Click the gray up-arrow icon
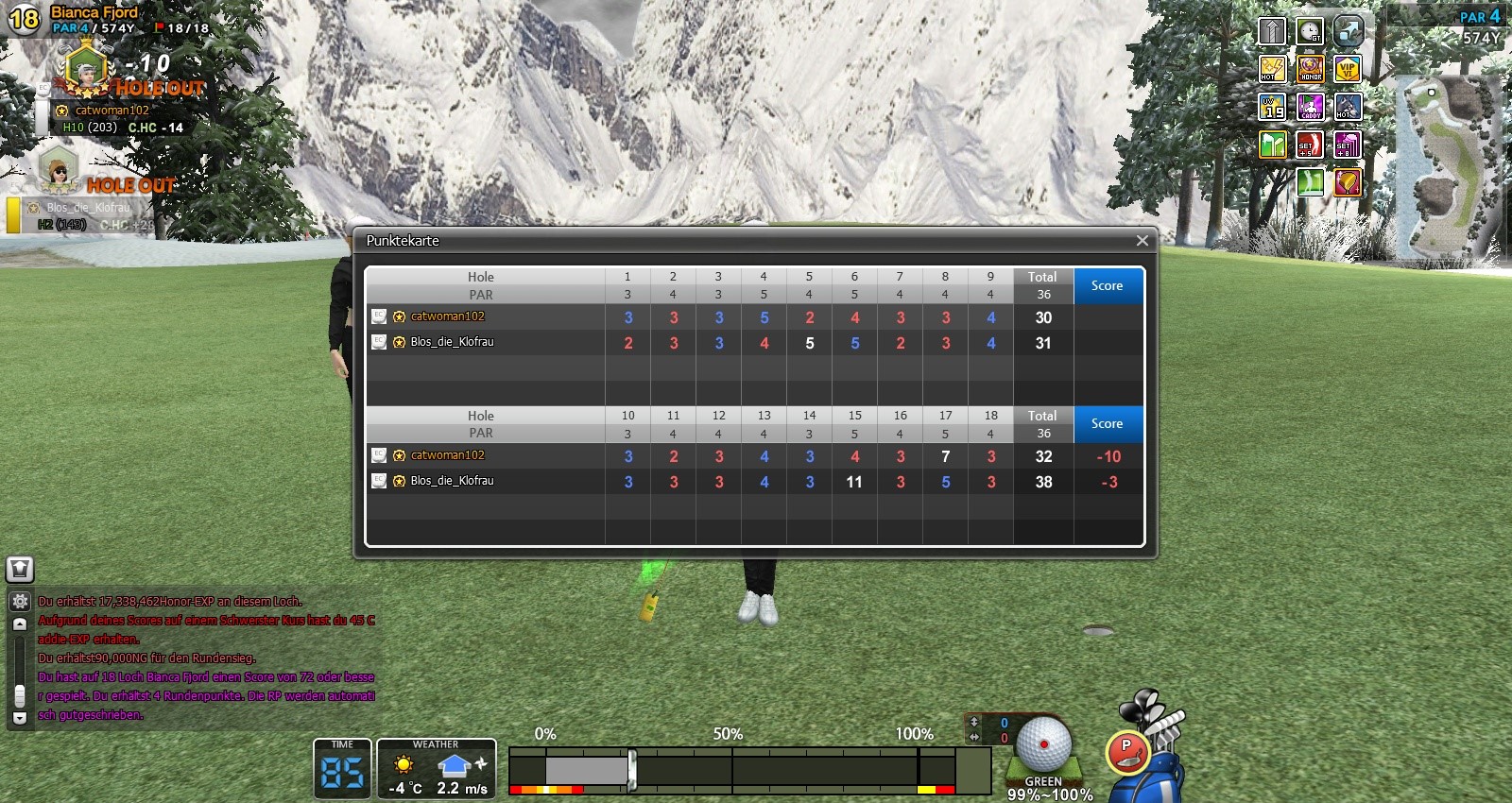 coord(1272,31)
